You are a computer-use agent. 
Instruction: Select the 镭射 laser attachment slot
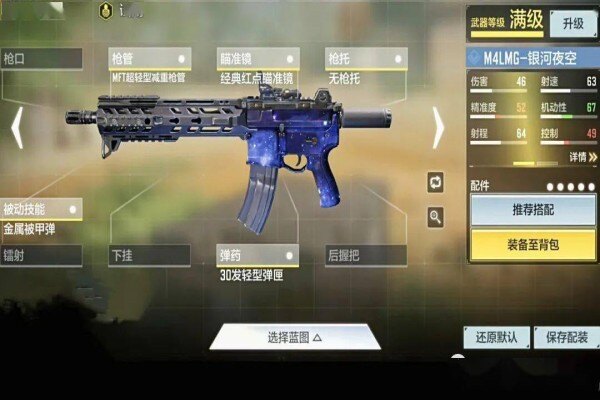(40, 256)
